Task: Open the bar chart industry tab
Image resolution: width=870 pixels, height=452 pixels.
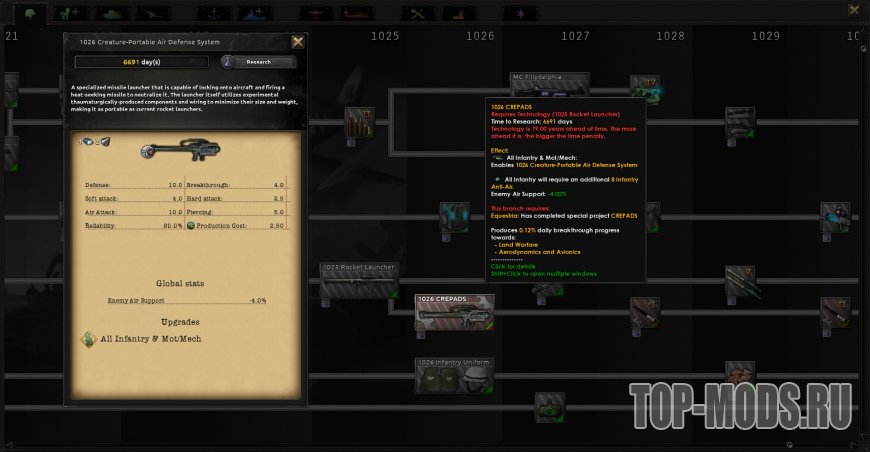Action: coord(460,14)
